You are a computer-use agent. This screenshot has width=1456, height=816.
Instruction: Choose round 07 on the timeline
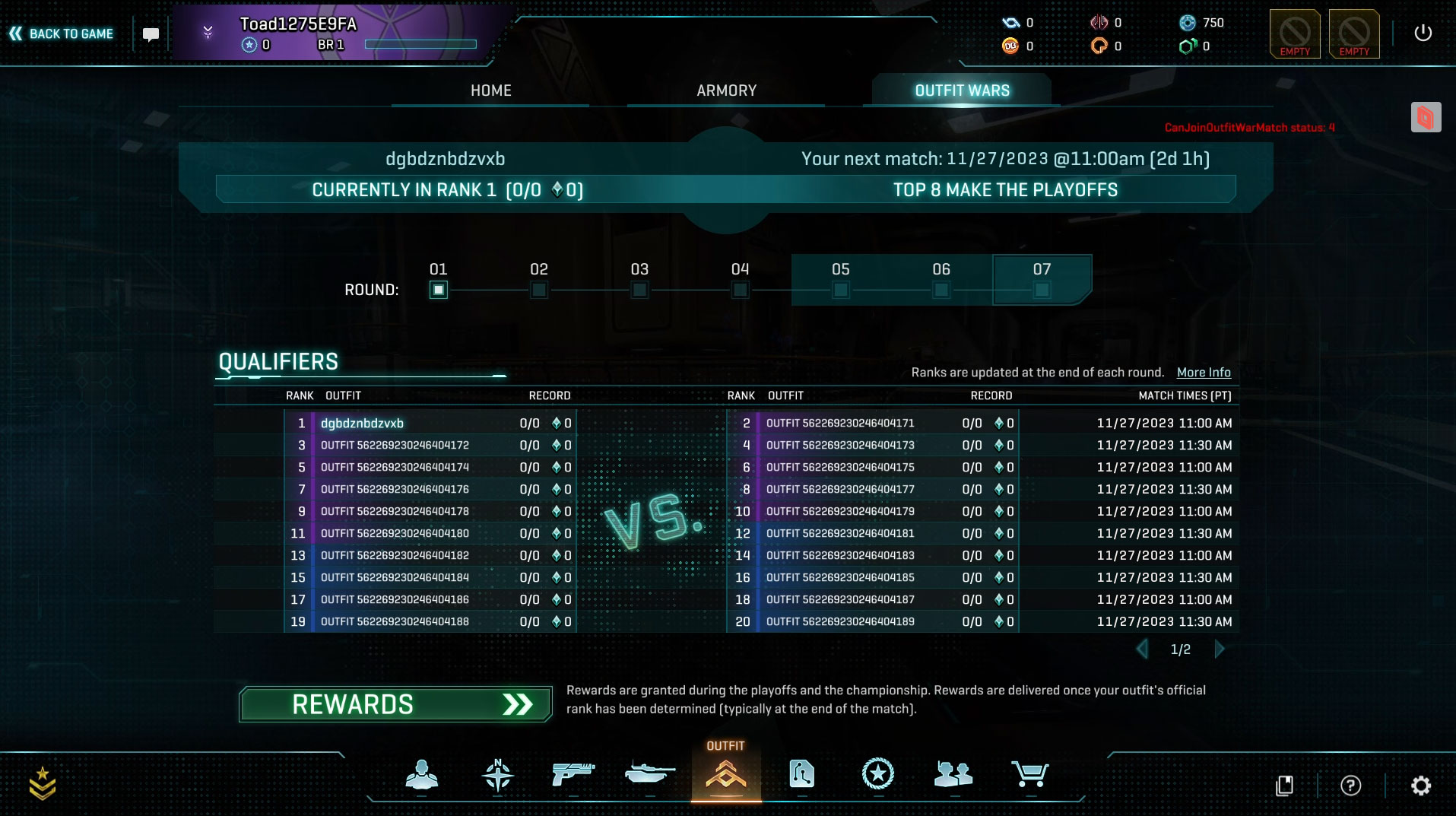(x=1042, y=290)
